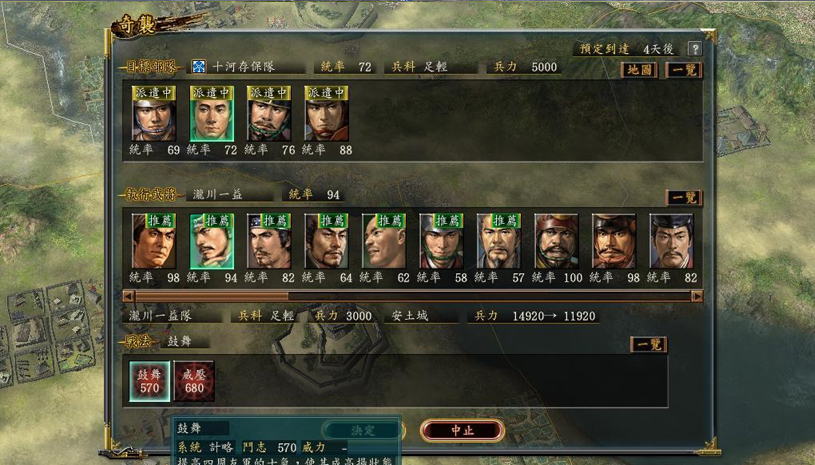Click the officer list right scroll arrow
The width and height of the screenshot is (815, 465).
click(x=697, y=296)
